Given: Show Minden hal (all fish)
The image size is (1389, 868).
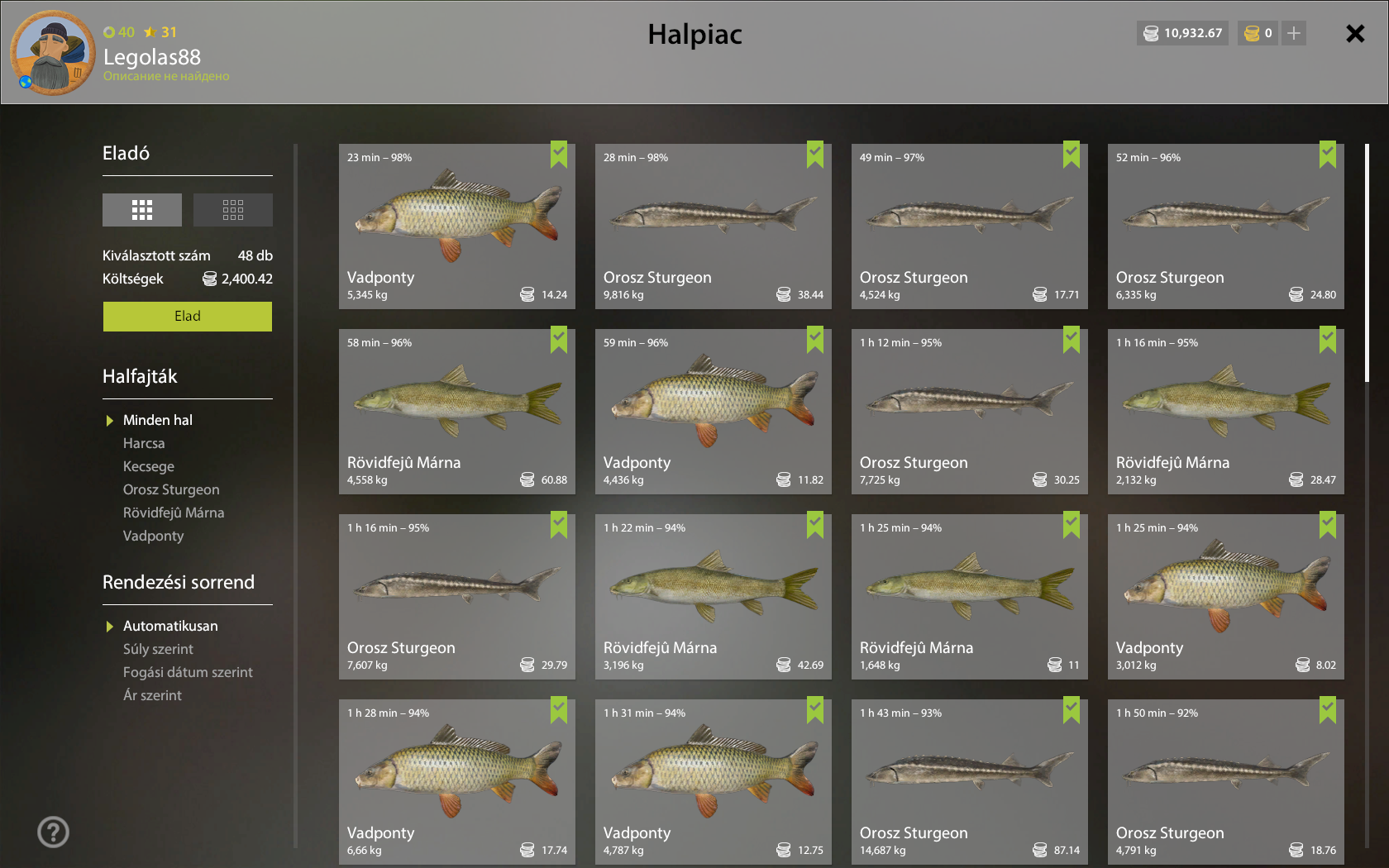Looking at the screenshot, I should pyautogui.click(x=157, y=420).
